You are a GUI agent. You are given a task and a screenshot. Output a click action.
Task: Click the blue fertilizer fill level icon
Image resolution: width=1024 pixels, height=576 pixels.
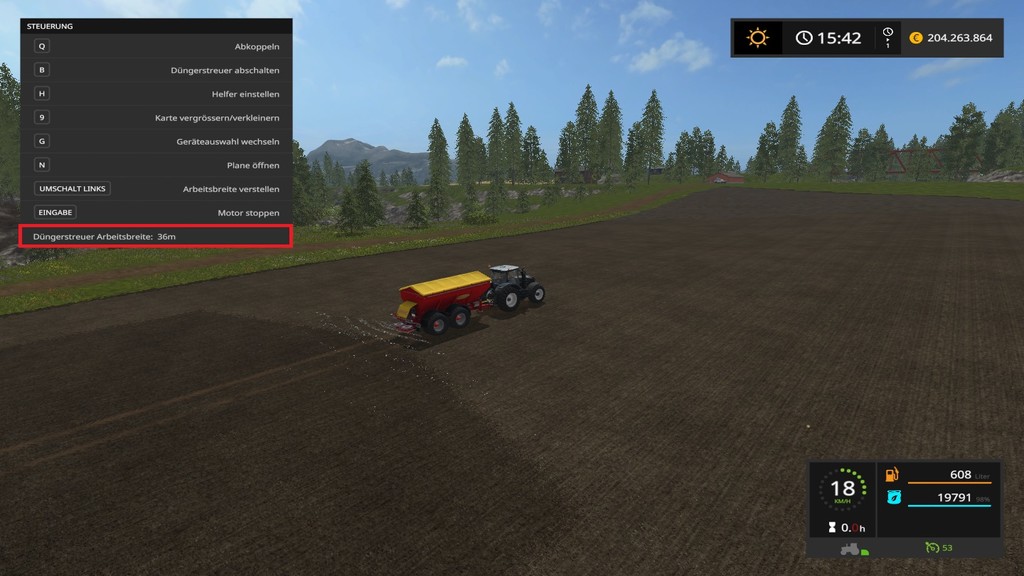[892, 497]
